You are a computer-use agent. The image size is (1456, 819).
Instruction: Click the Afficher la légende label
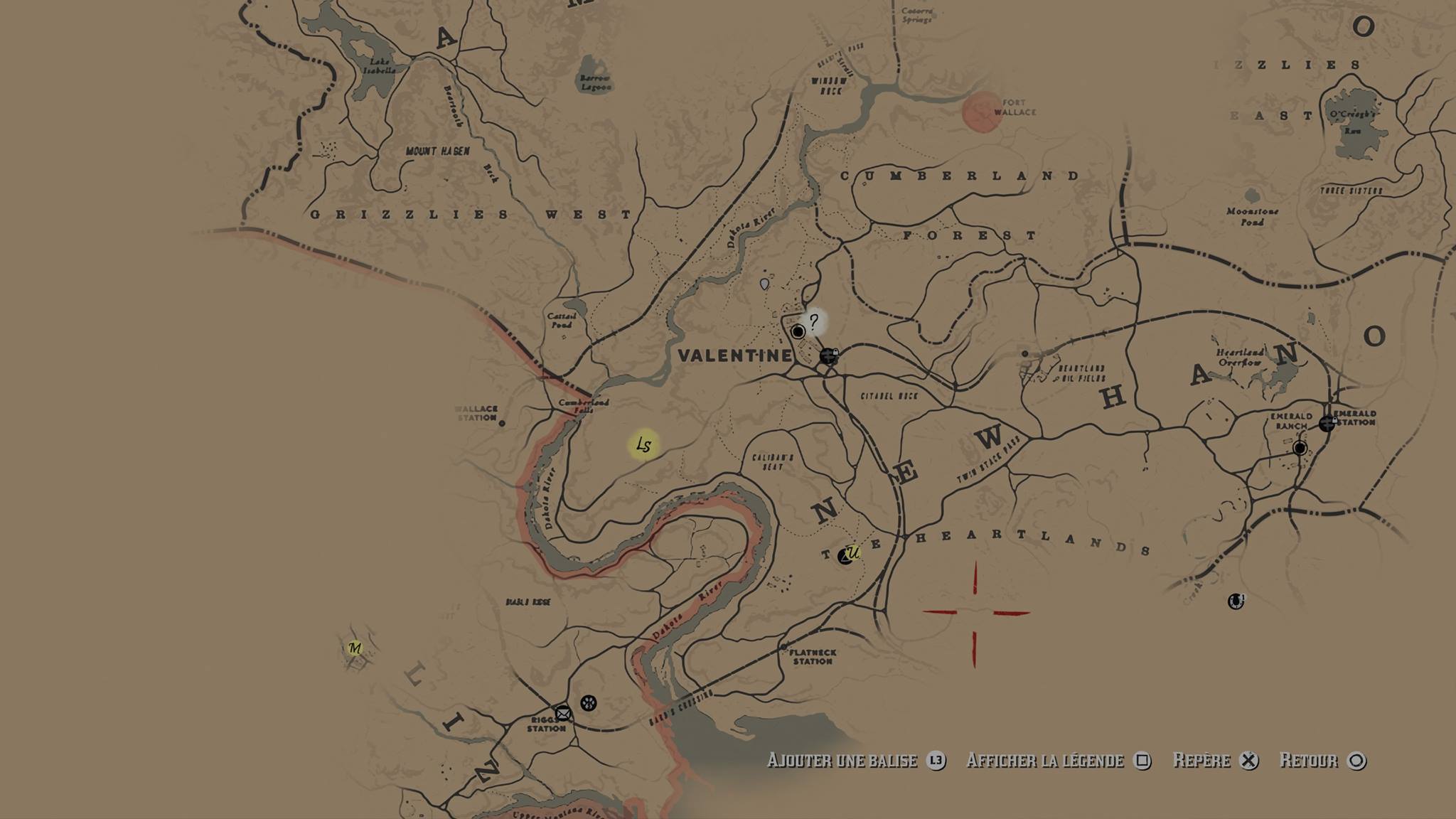[x=1045, y=761]
